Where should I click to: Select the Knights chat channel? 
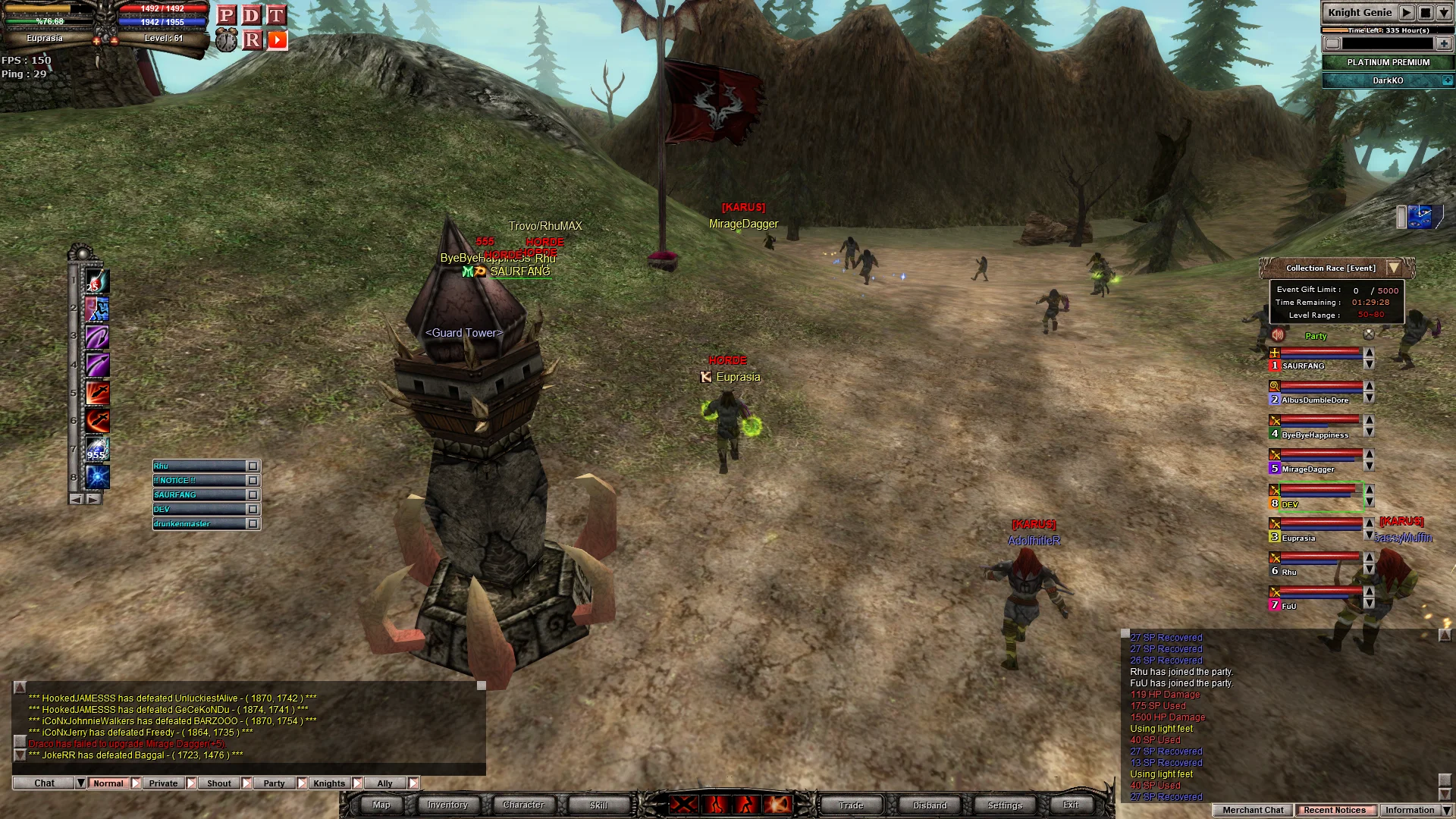(x=329, y=783)
